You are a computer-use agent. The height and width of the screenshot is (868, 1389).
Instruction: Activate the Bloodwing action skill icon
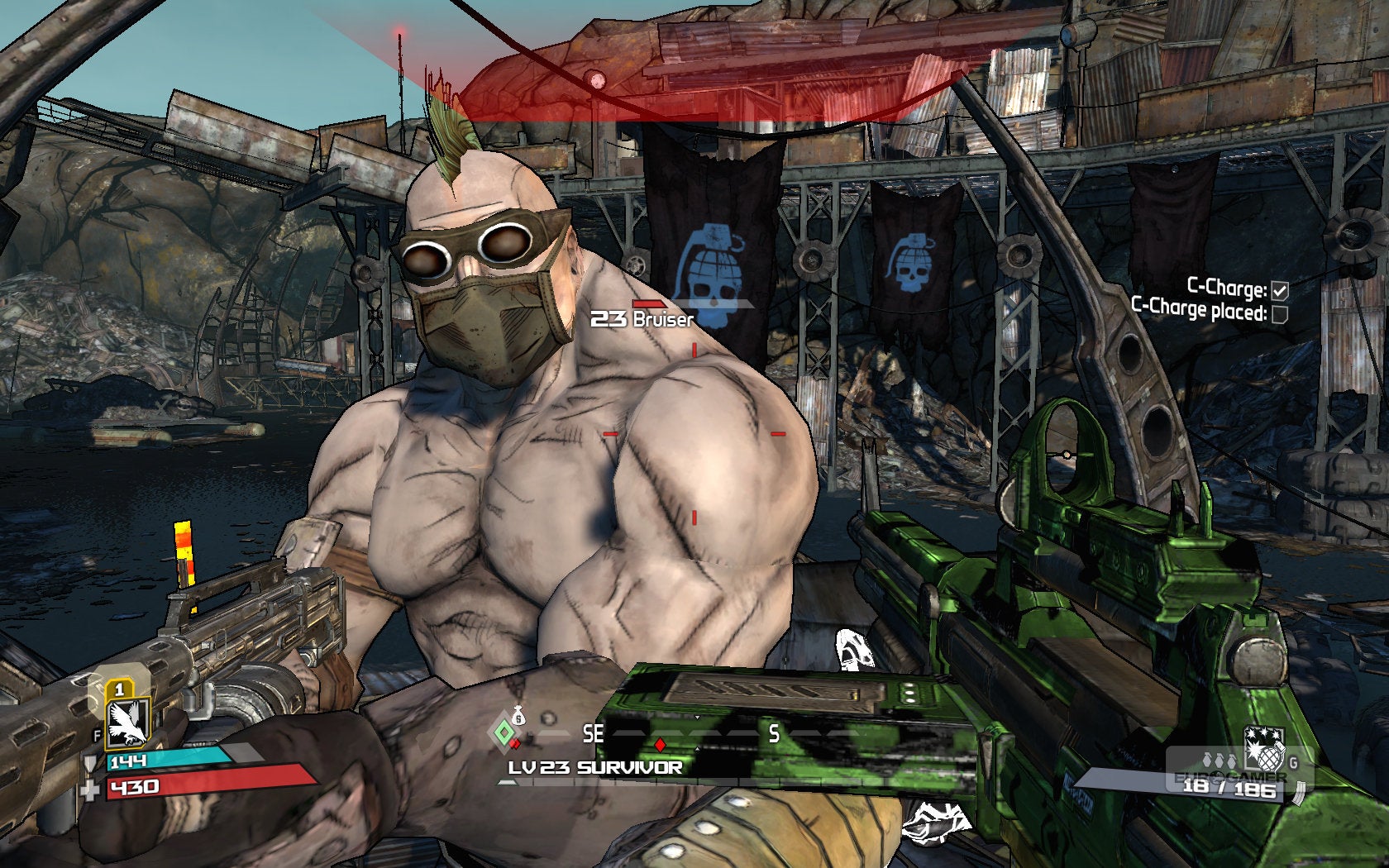(x=129, y=721)
